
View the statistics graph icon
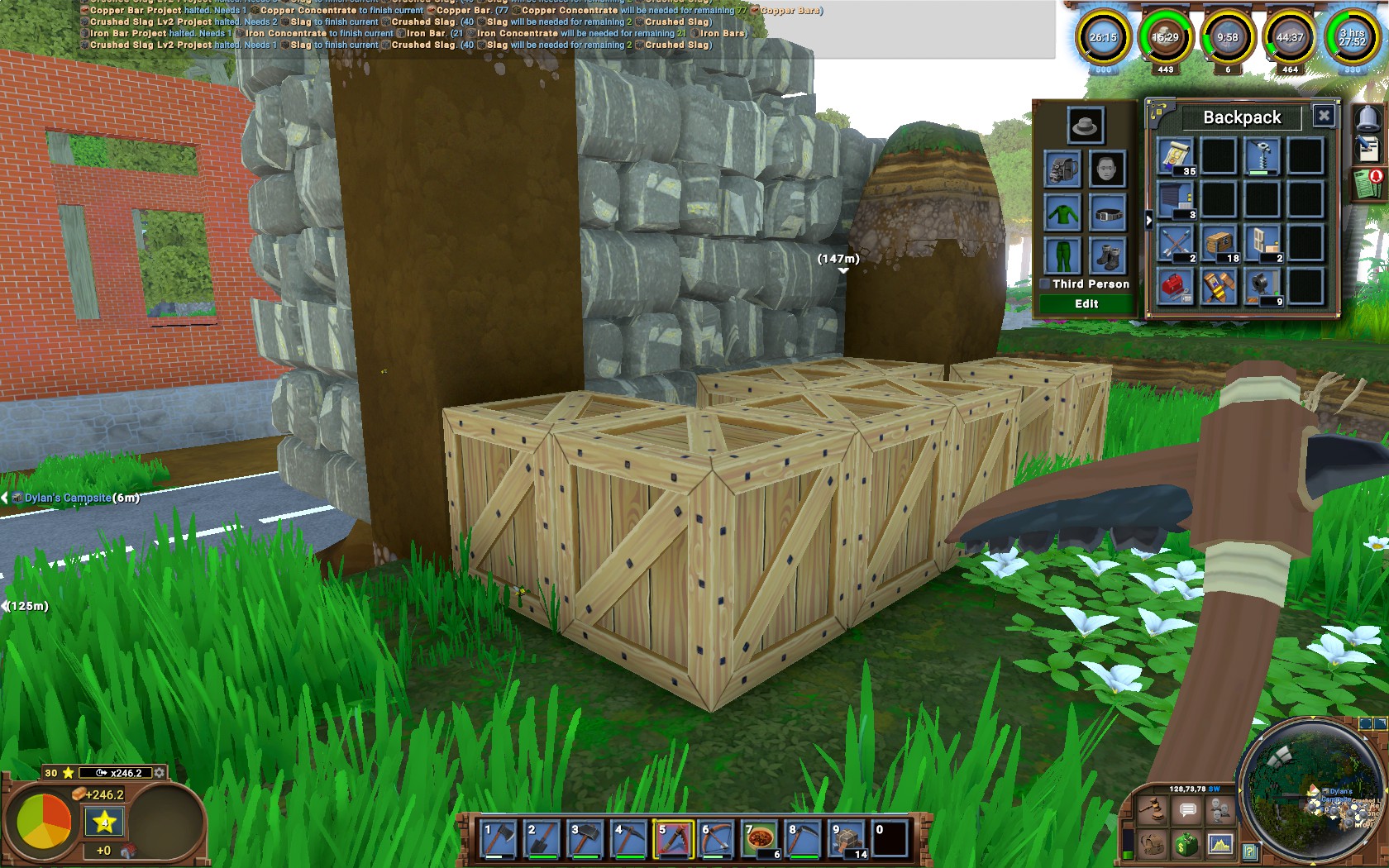click(1220, 846)
